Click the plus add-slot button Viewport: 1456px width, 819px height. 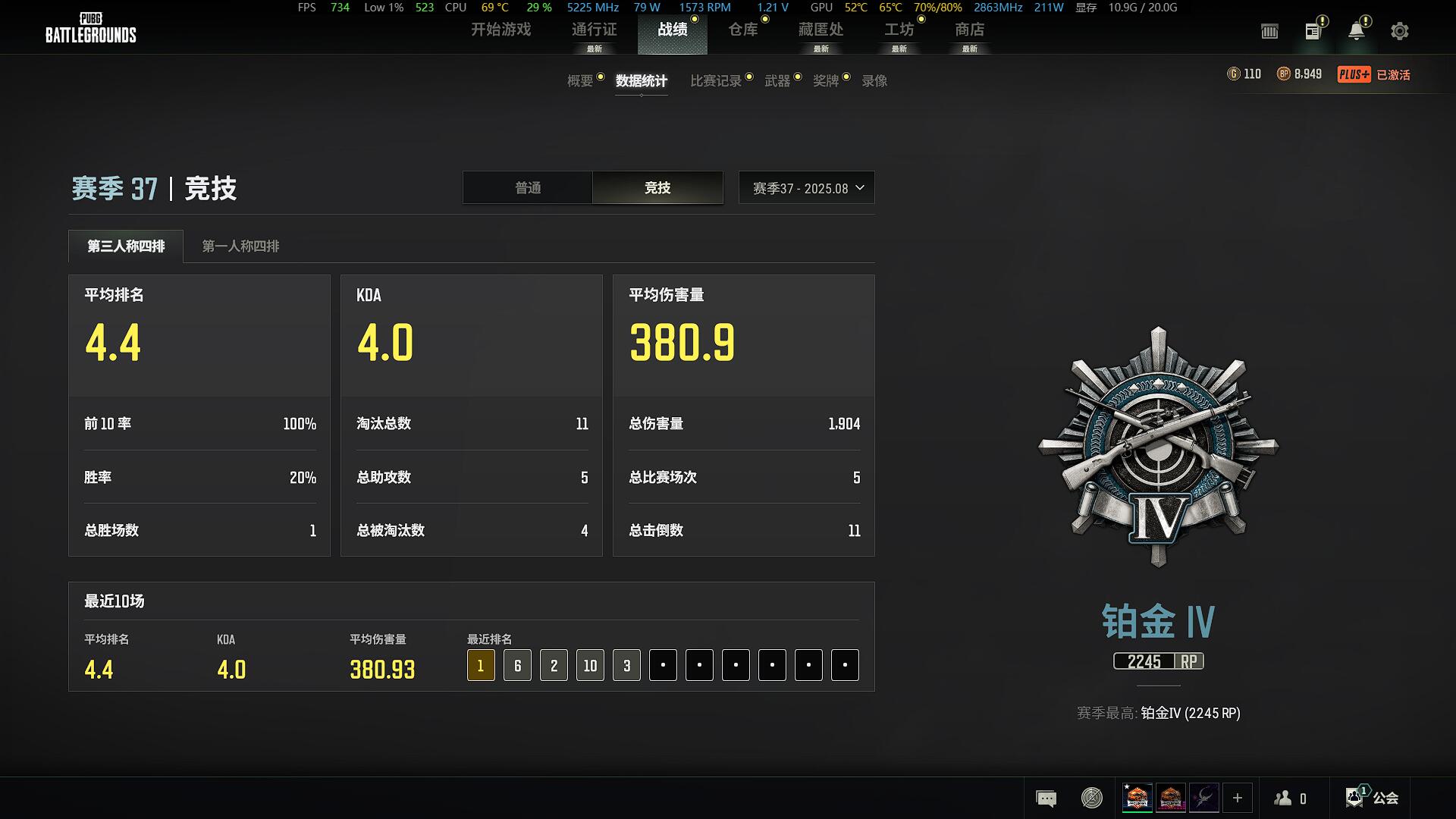click(x=1237, y=798)
